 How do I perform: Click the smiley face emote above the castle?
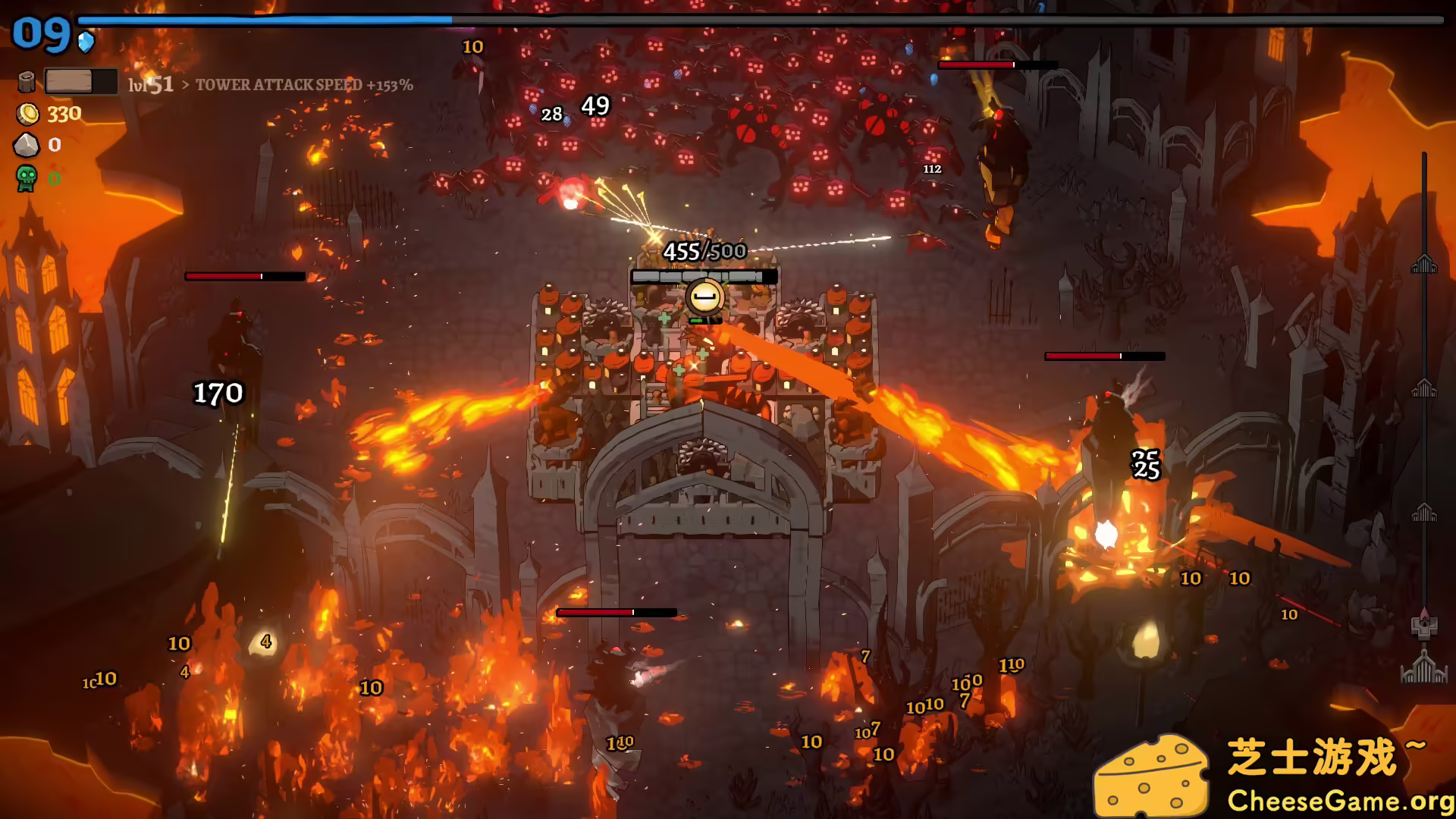[705, 296]
